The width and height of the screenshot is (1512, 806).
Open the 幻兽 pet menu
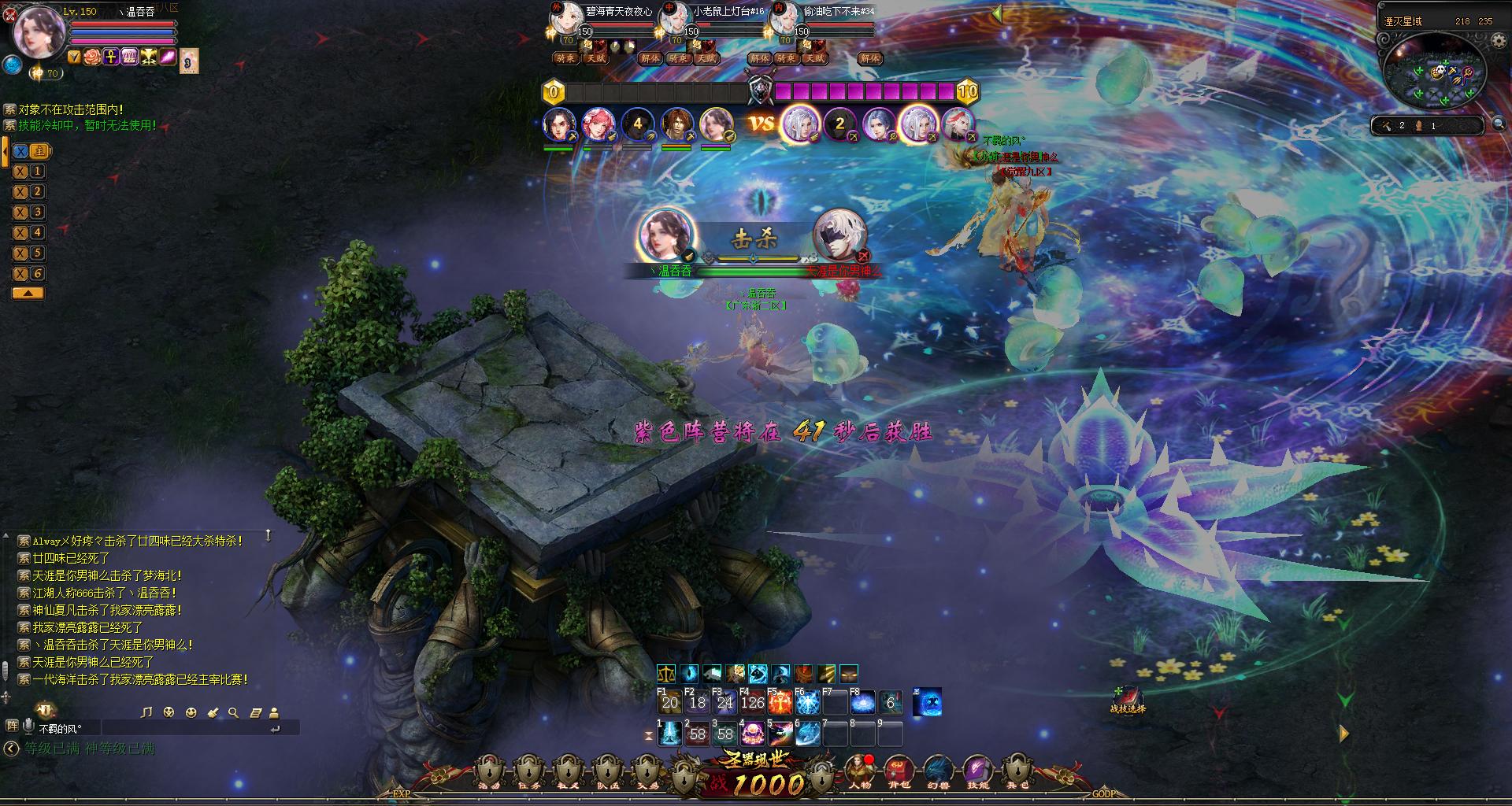938,771
